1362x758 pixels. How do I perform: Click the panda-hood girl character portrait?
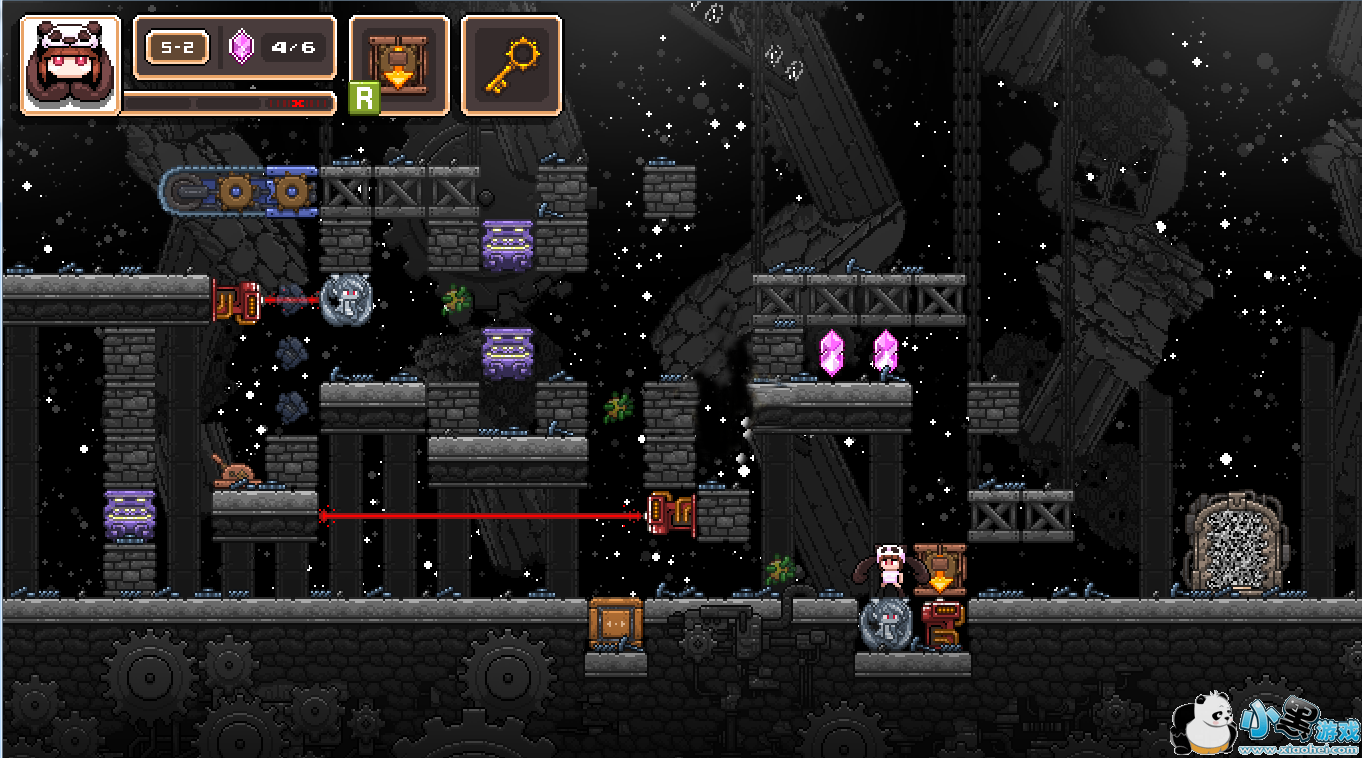[70, 65]
